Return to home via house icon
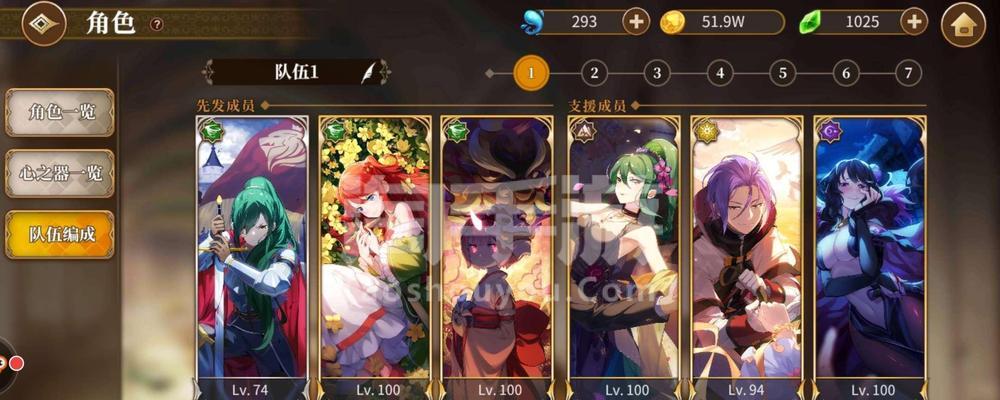The width and height of the screenshot is (1000, 400). pyautogui.click(x=963, y=25)
